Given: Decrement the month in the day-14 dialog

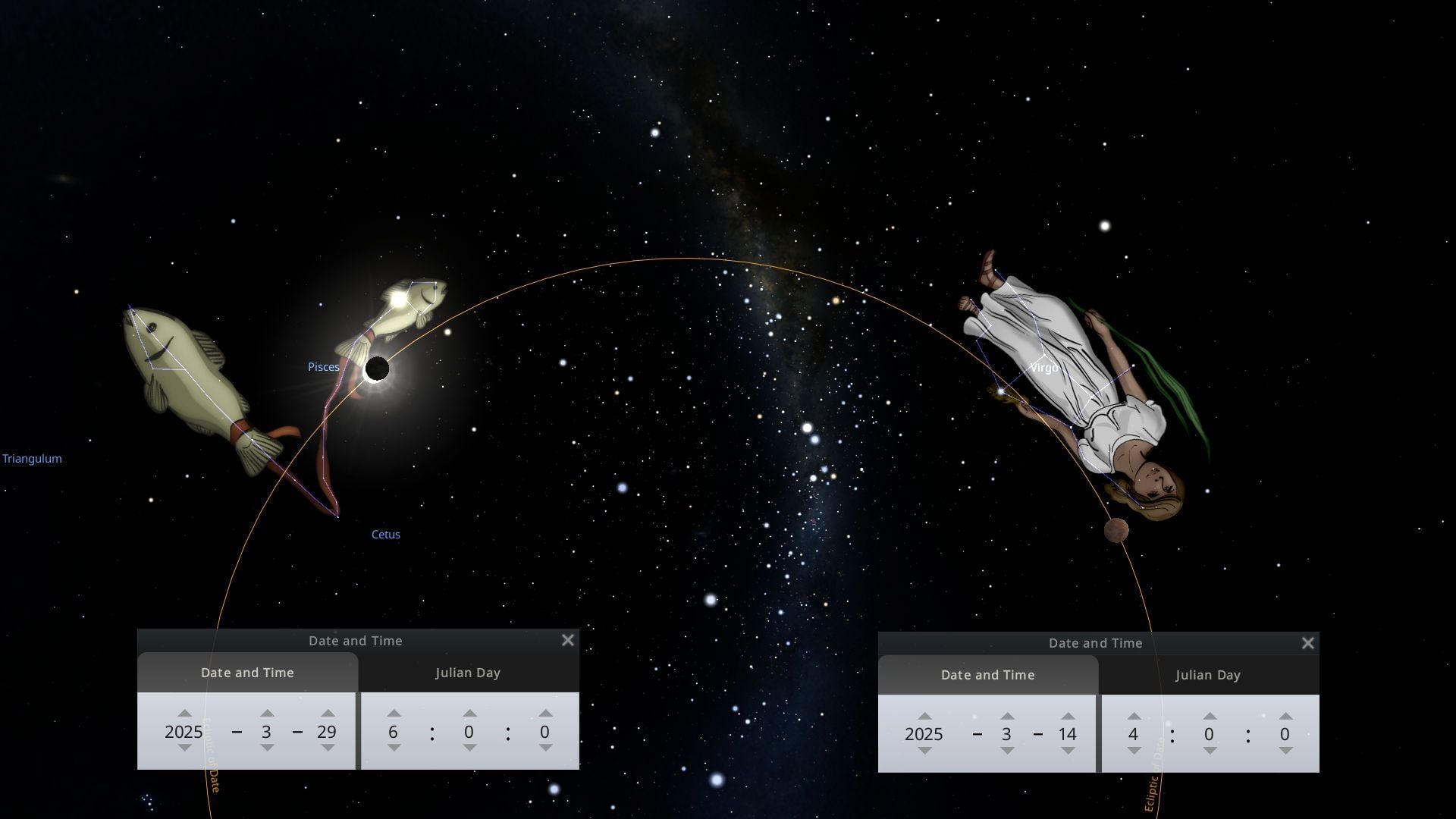Looking at the screenshot, I should 1007,751.
